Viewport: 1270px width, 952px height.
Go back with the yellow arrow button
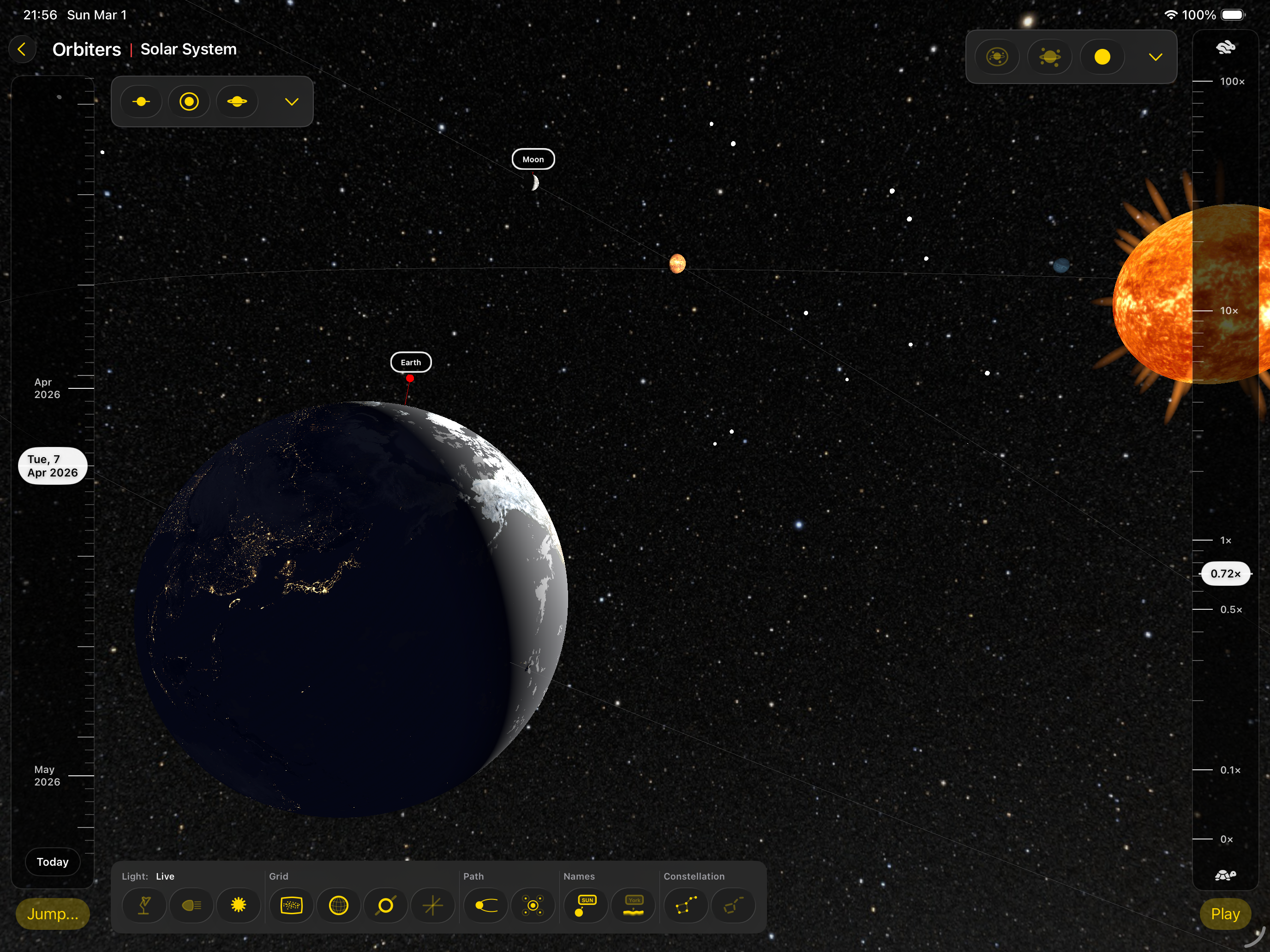23,49
